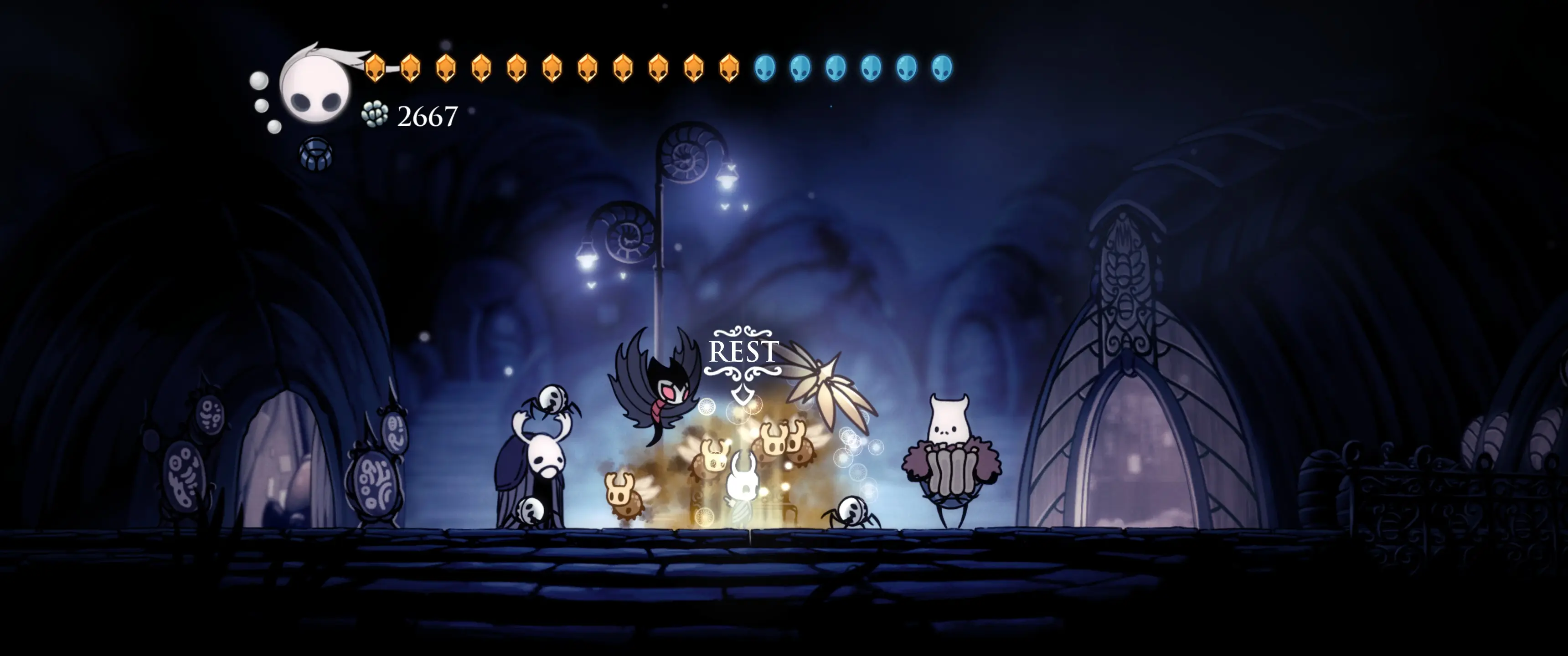Image resolution: width=1568 pixels, height=656 pixels.
Task: Click the Geo currency cluster icon
Action: [375, 114]
